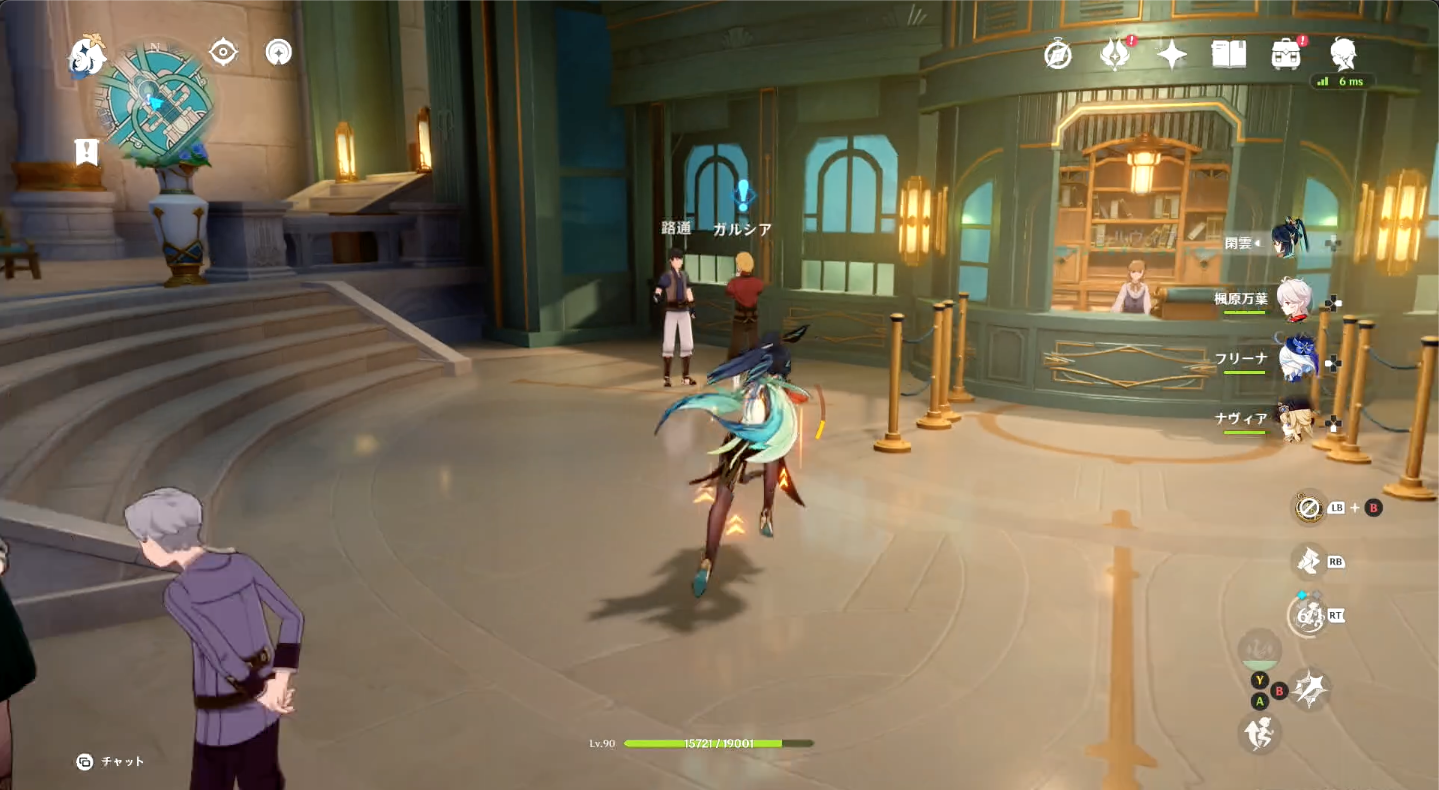1439x790 pixels.
Task: Select party member 閑雲
Action: [1290, 242]
